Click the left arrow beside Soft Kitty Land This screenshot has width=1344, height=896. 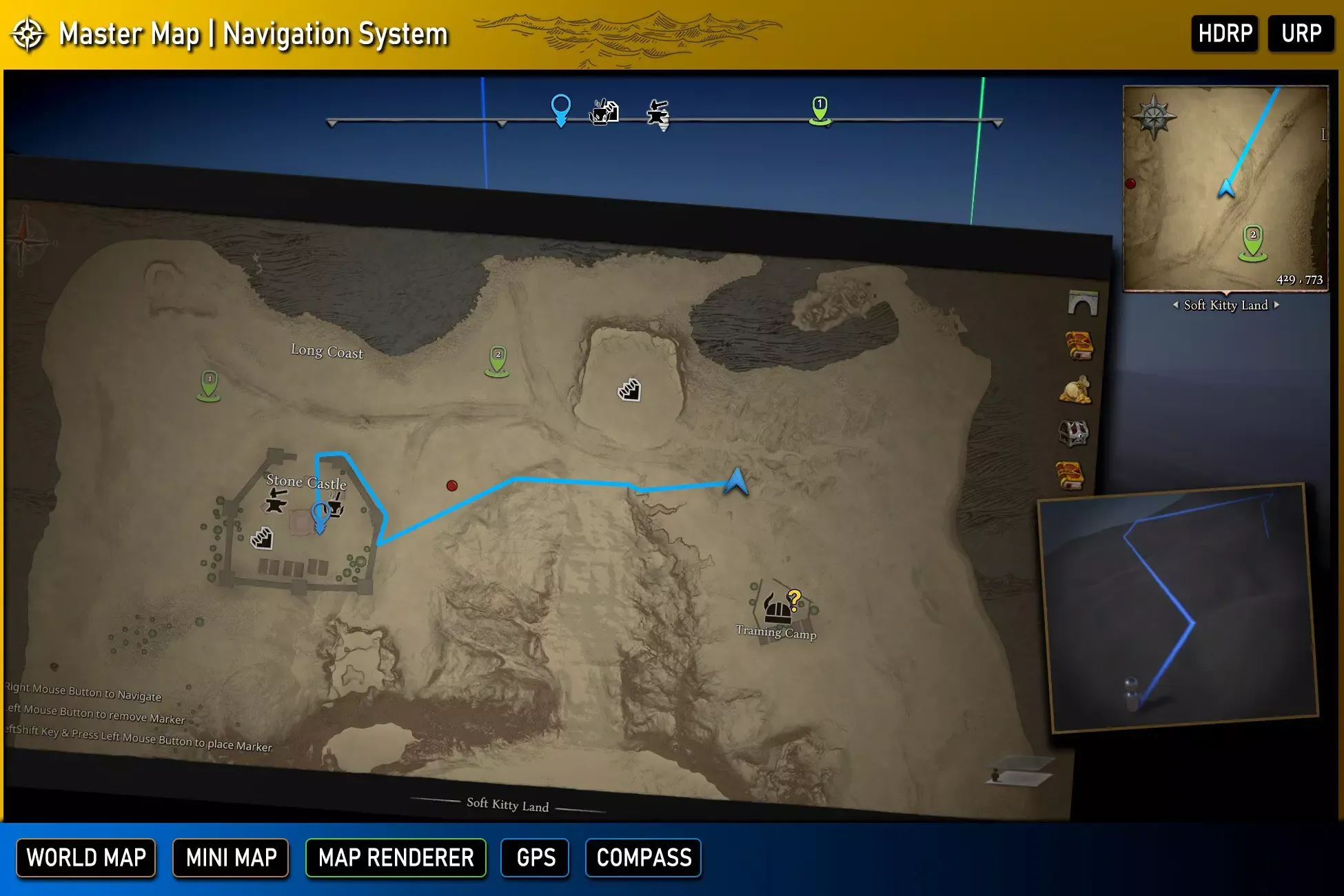[1176, 305]
